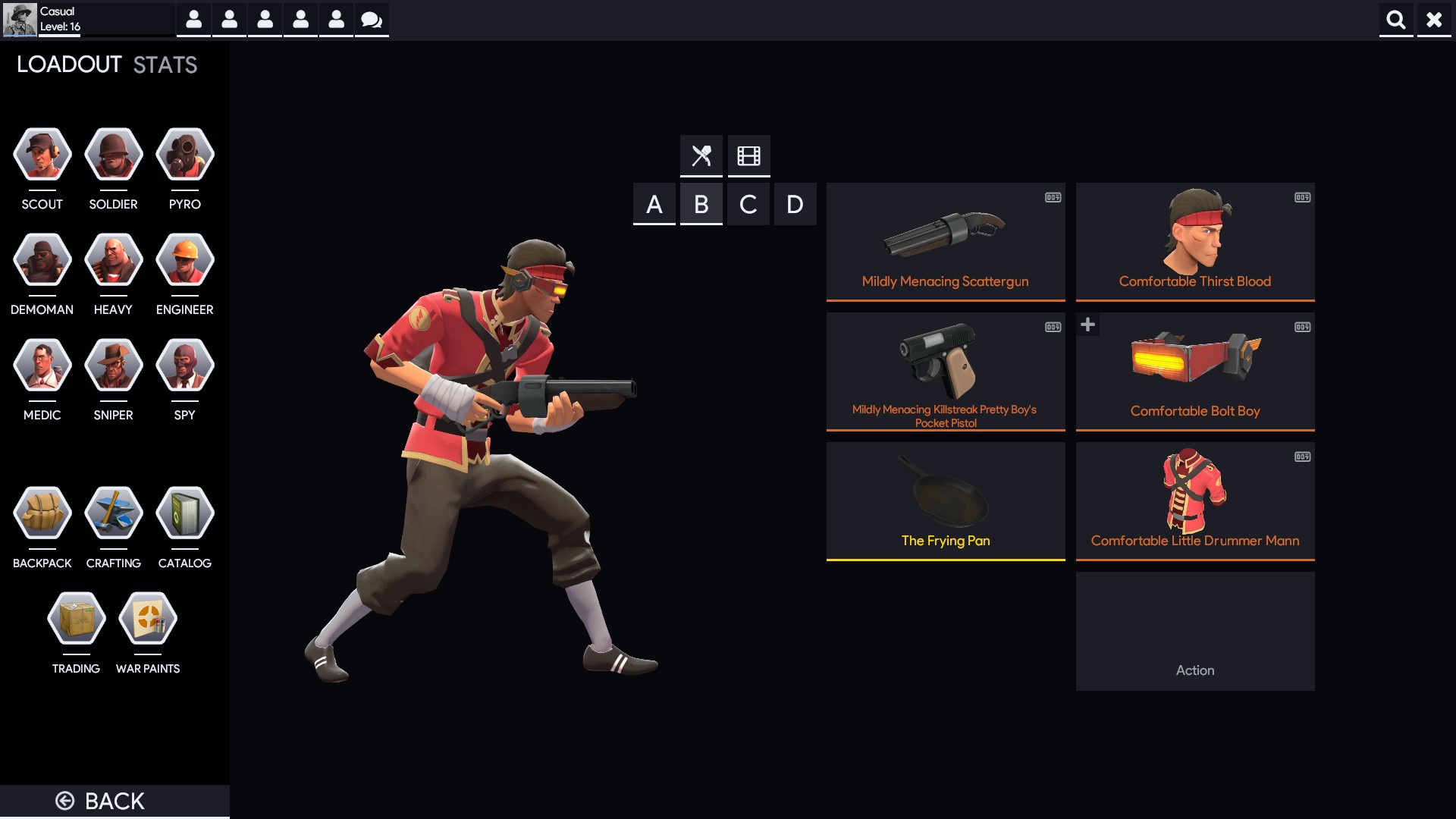Click the plus icon on the Comfortable Bolt Boy slot
1456x819 pixels.
point(1088,324)
